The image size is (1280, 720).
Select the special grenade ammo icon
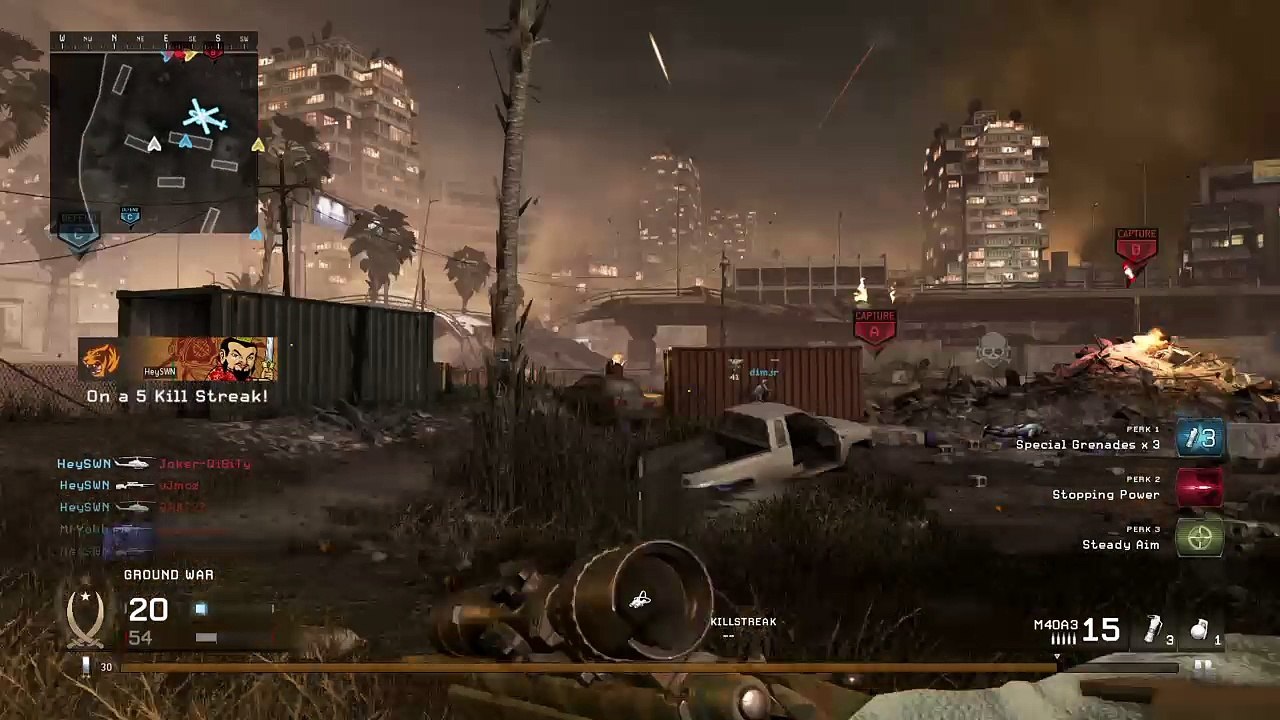click(x=1154, y=630)
